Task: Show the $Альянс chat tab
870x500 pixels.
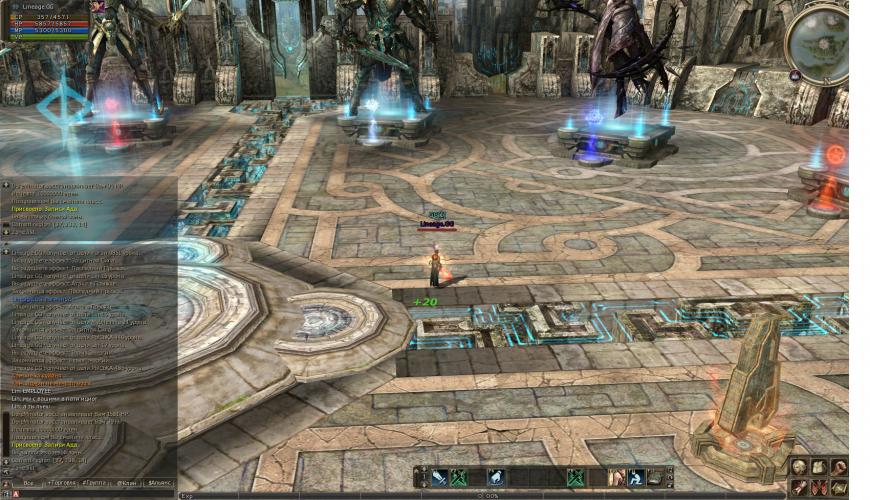Action: click(159, 483)
